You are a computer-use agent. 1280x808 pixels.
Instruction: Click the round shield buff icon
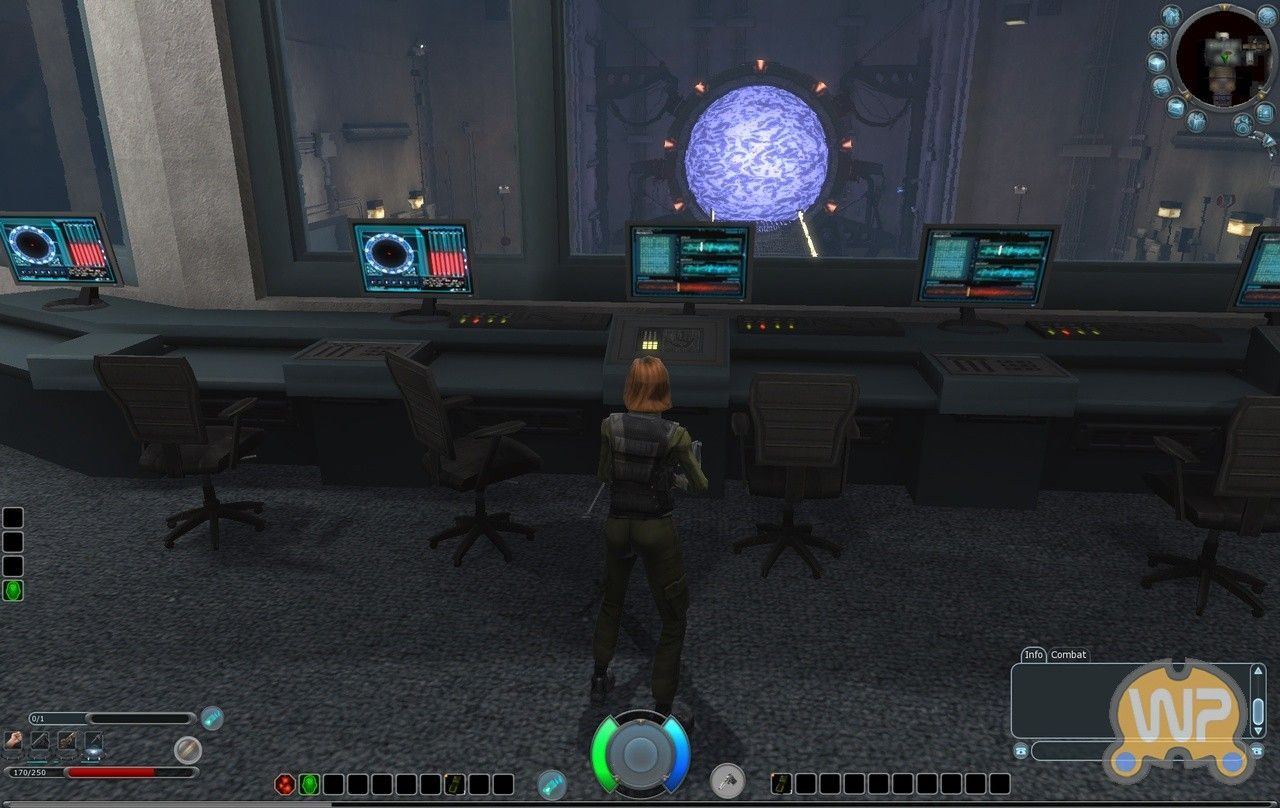(188, 748)
